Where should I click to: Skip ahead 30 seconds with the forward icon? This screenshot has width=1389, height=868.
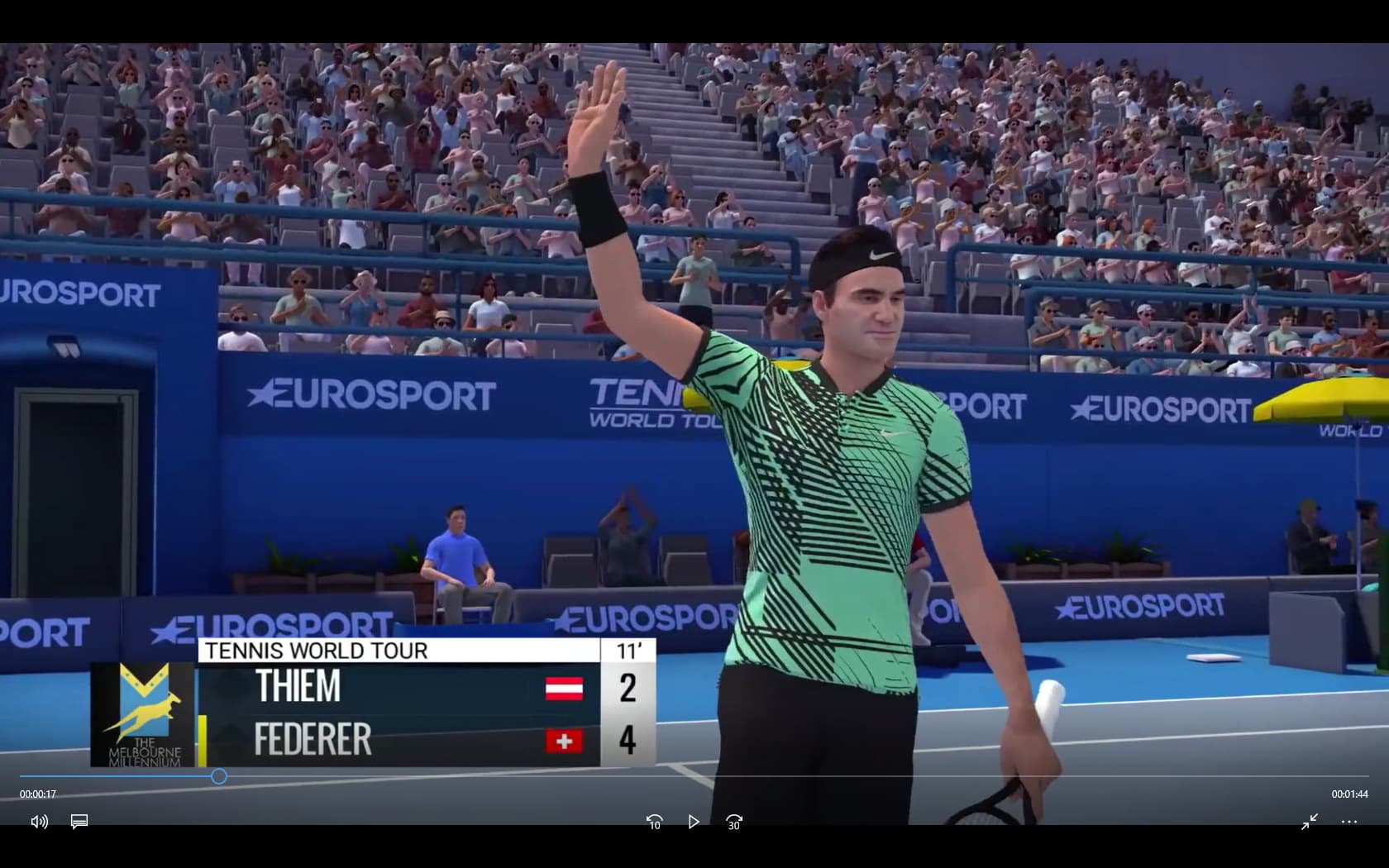pos(733,822)
